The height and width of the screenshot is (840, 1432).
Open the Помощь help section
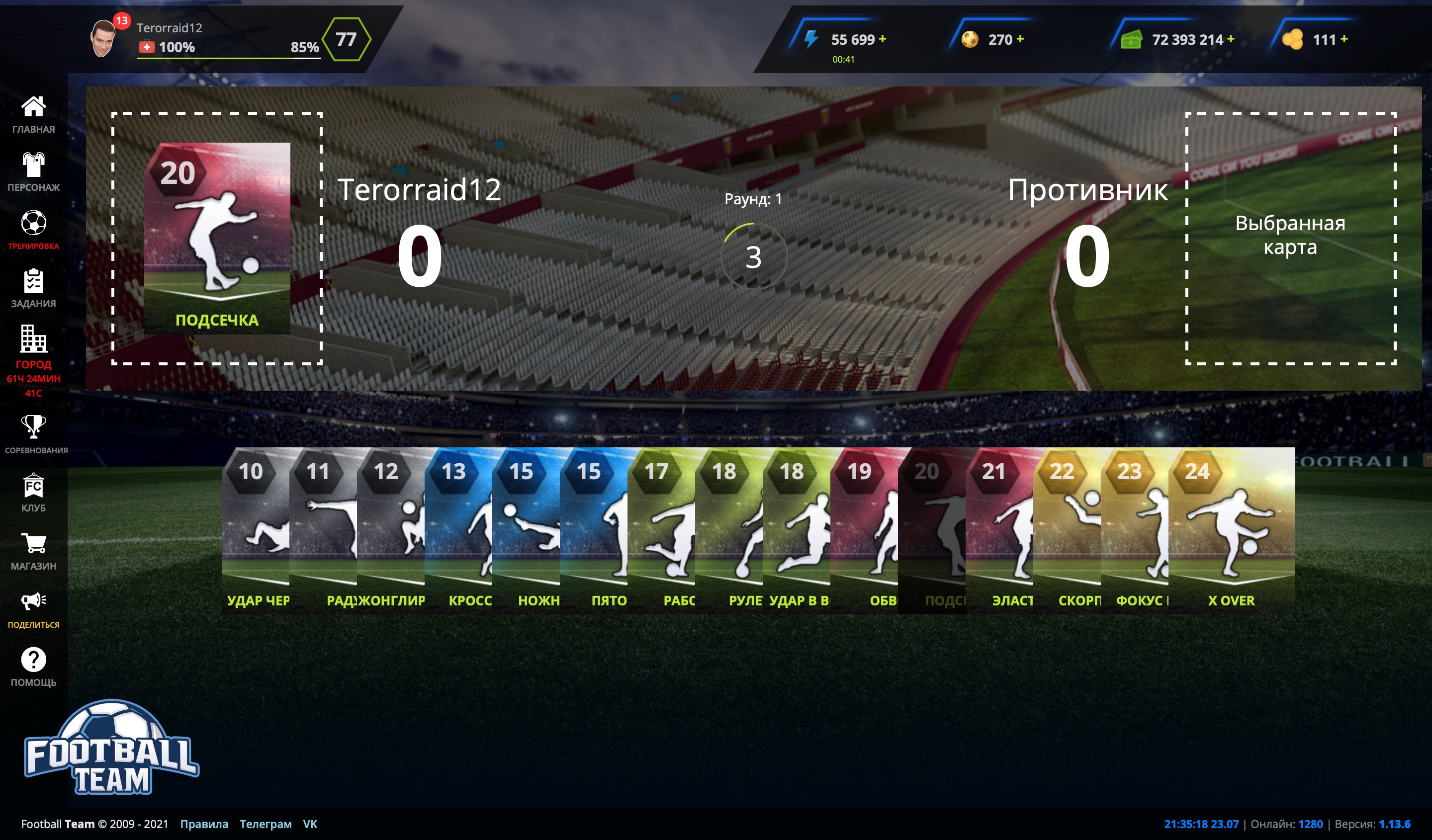pyautogui.click(x=33, y=666)
